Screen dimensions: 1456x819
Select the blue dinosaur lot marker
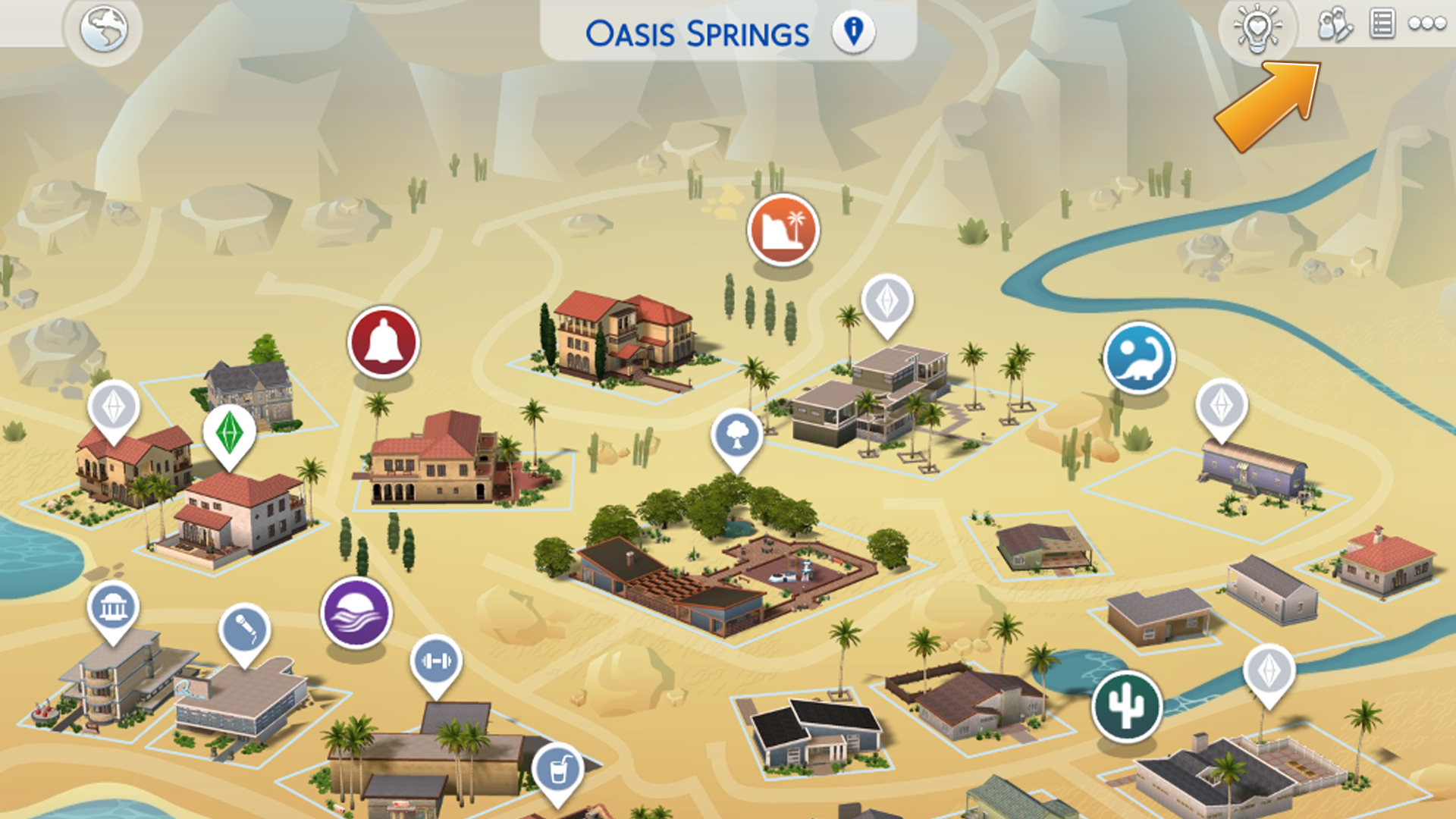[1138, 359]
